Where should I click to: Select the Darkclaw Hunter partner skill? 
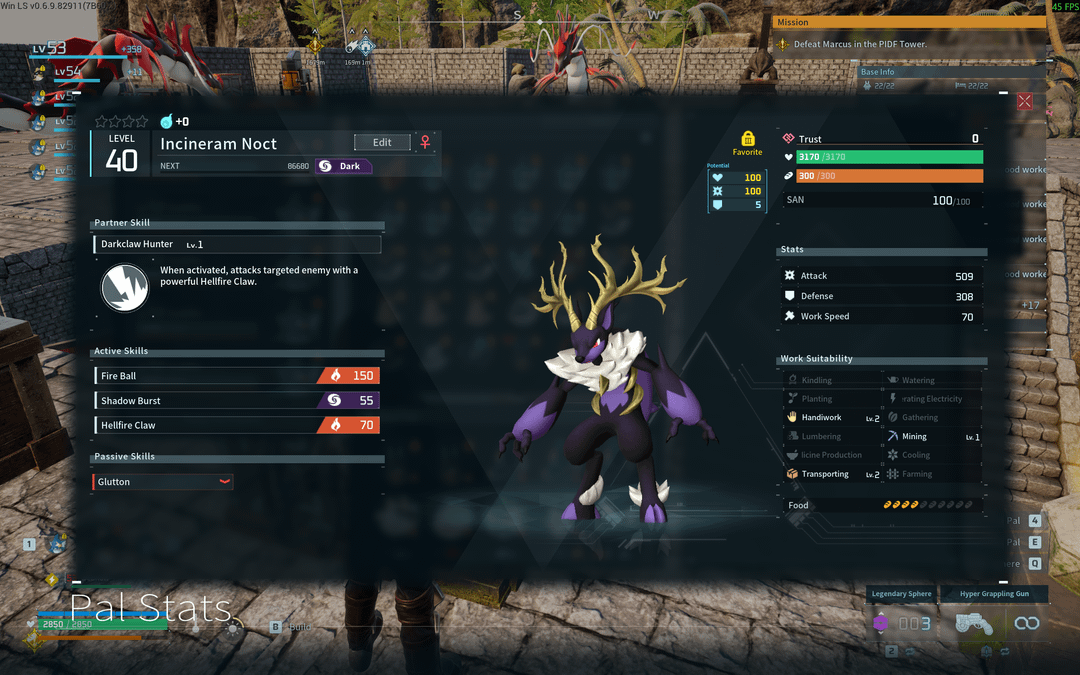click(x=237, y=244)
